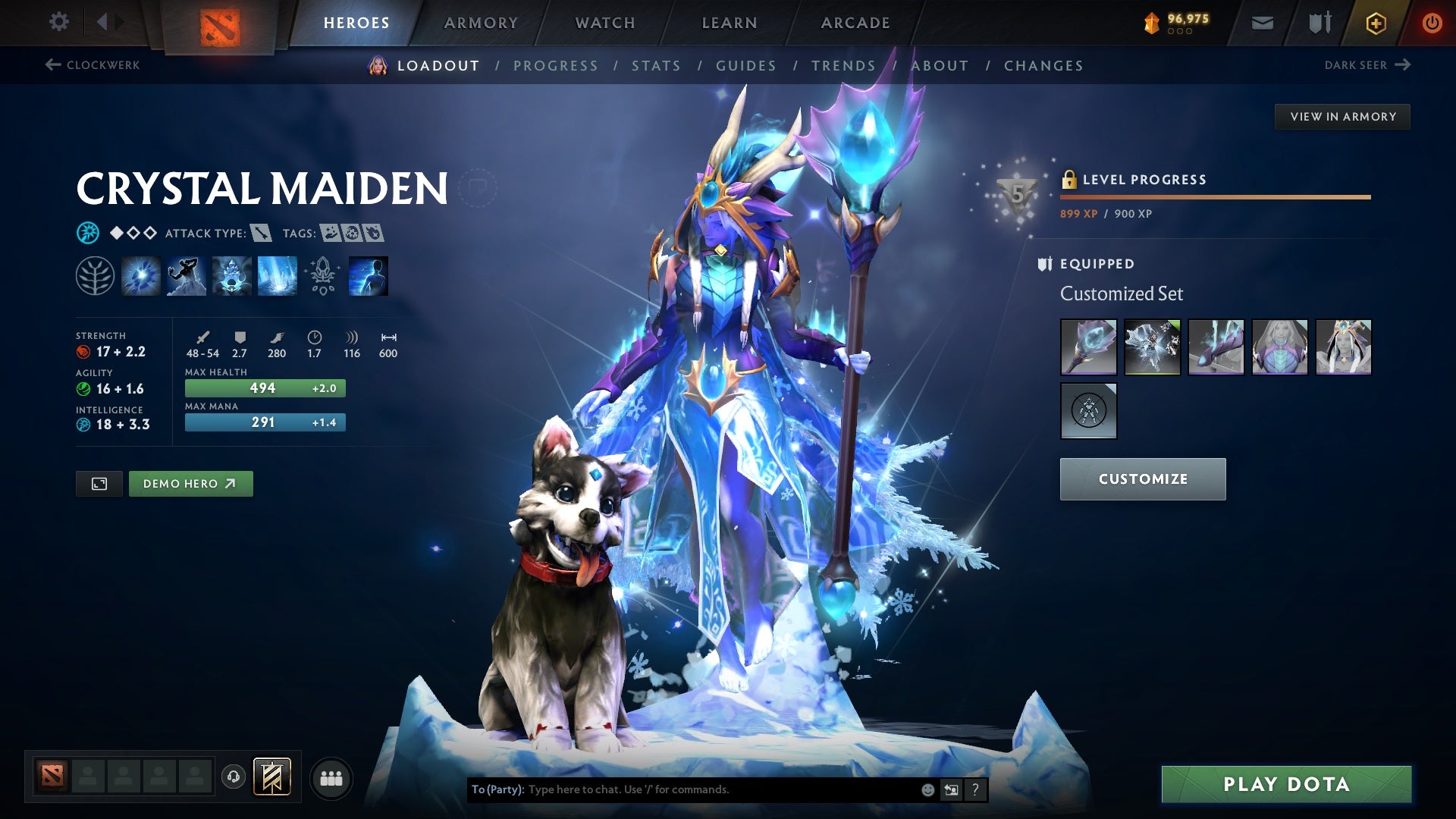Screen dimensions: 1456x819
Task: Open settings via the gear icon
Action: coord(58,22)
